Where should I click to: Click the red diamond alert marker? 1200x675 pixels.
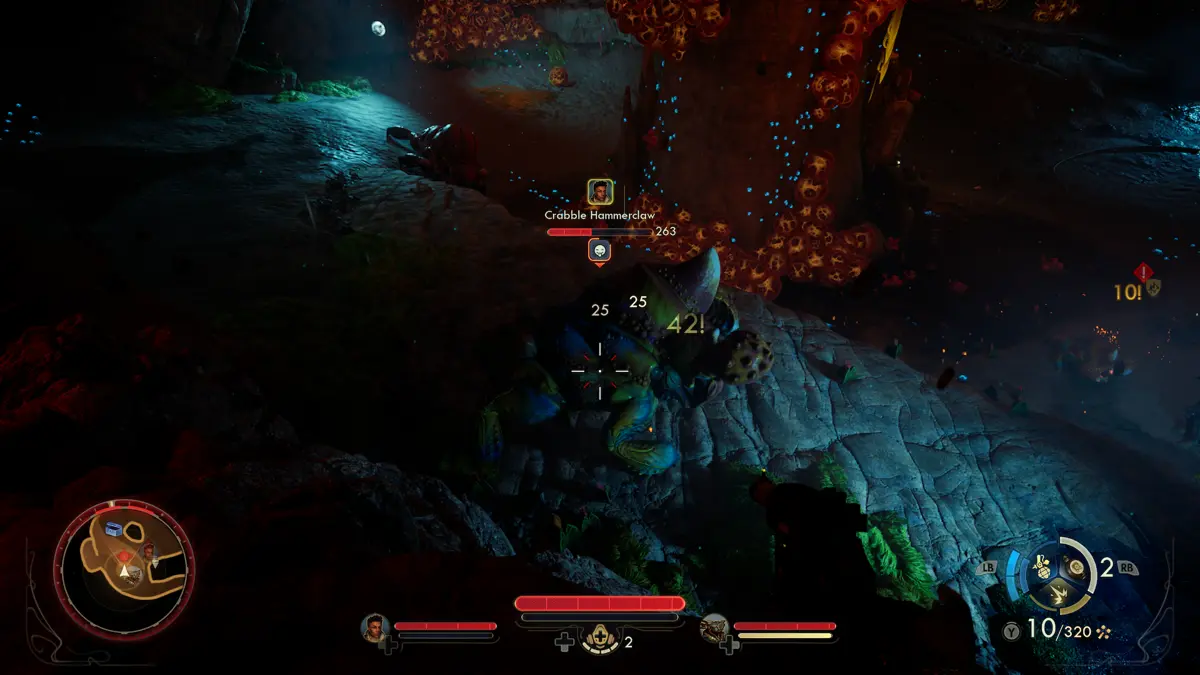click(x=1142, y=272)
